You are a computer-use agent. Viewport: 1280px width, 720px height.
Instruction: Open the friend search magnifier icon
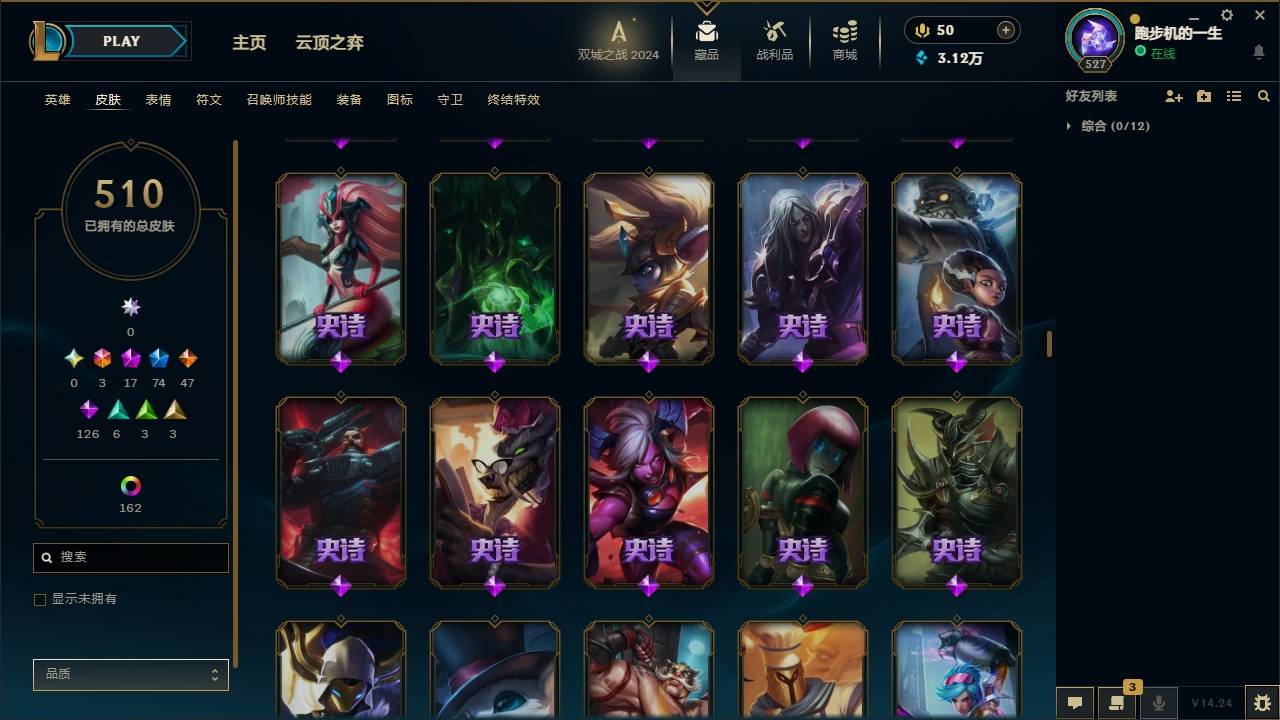(x=1263, y=96)
